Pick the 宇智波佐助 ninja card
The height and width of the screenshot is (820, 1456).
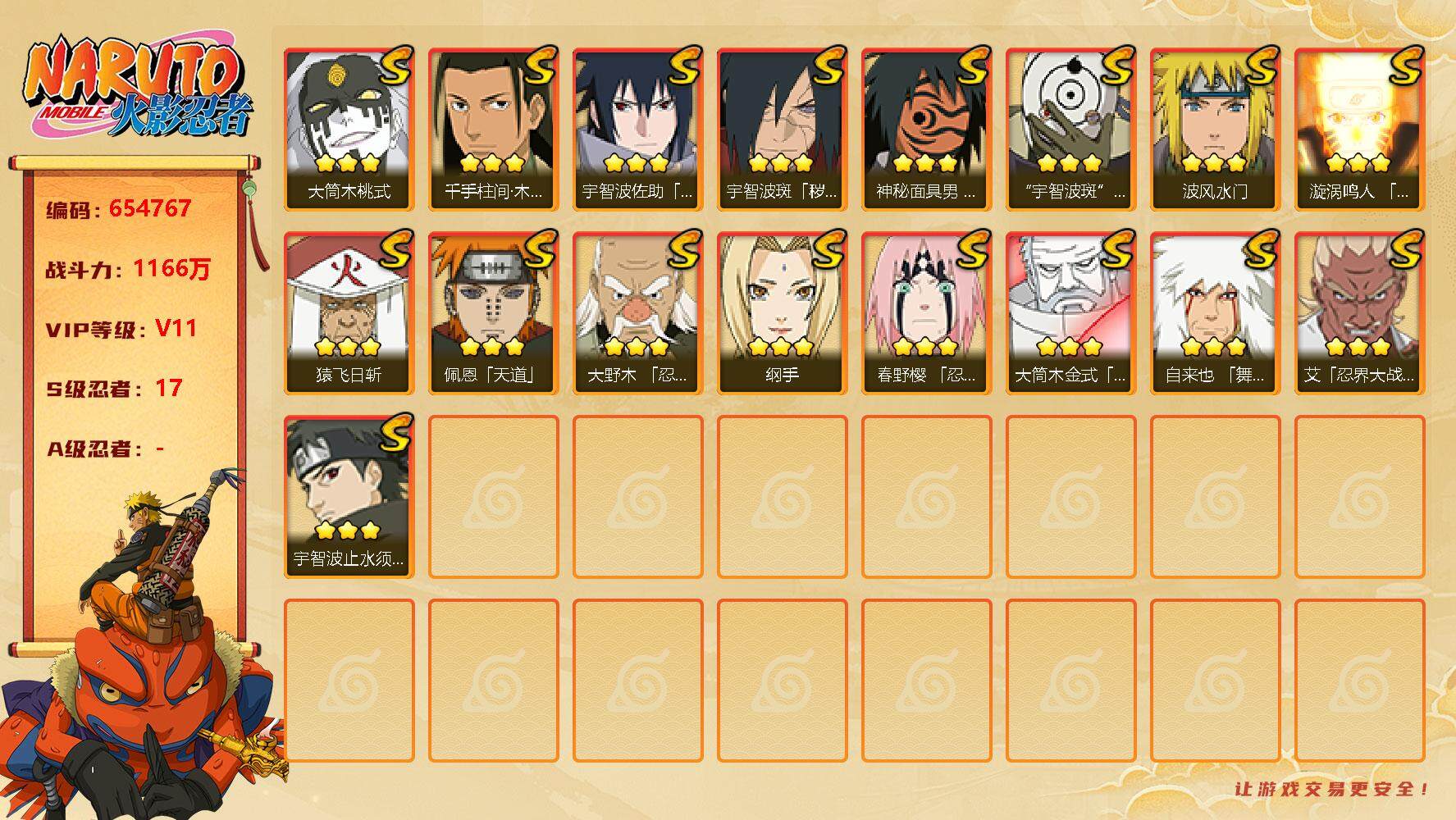click(637, 129)
